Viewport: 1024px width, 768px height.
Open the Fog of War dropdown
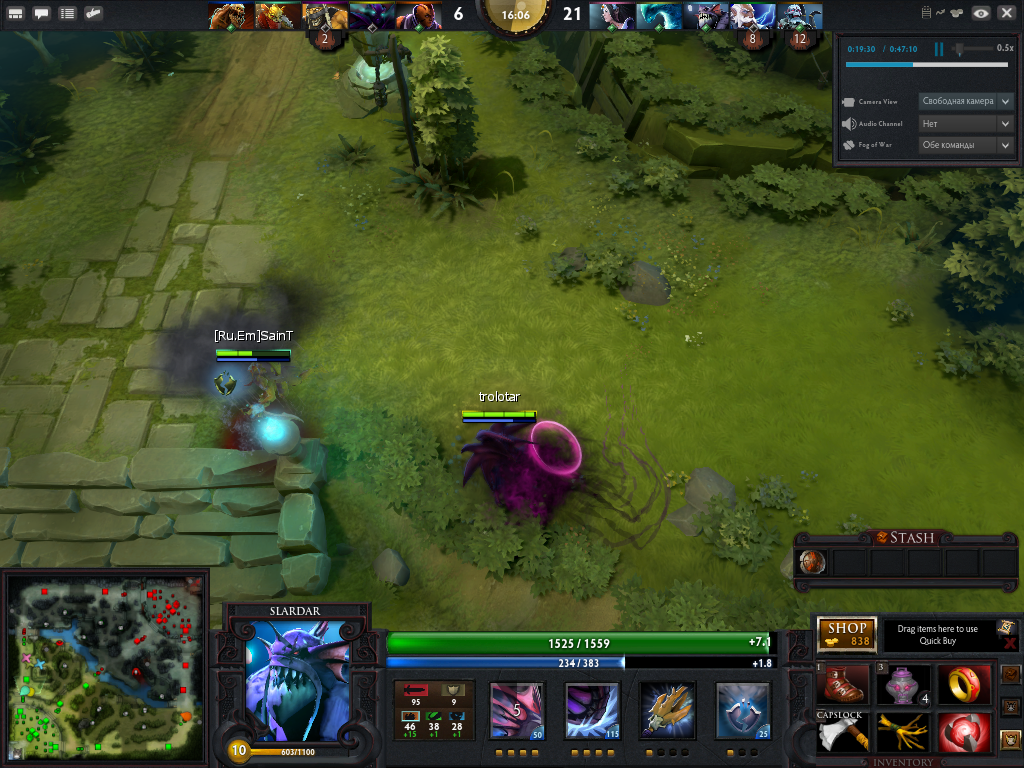click(966, 145)
